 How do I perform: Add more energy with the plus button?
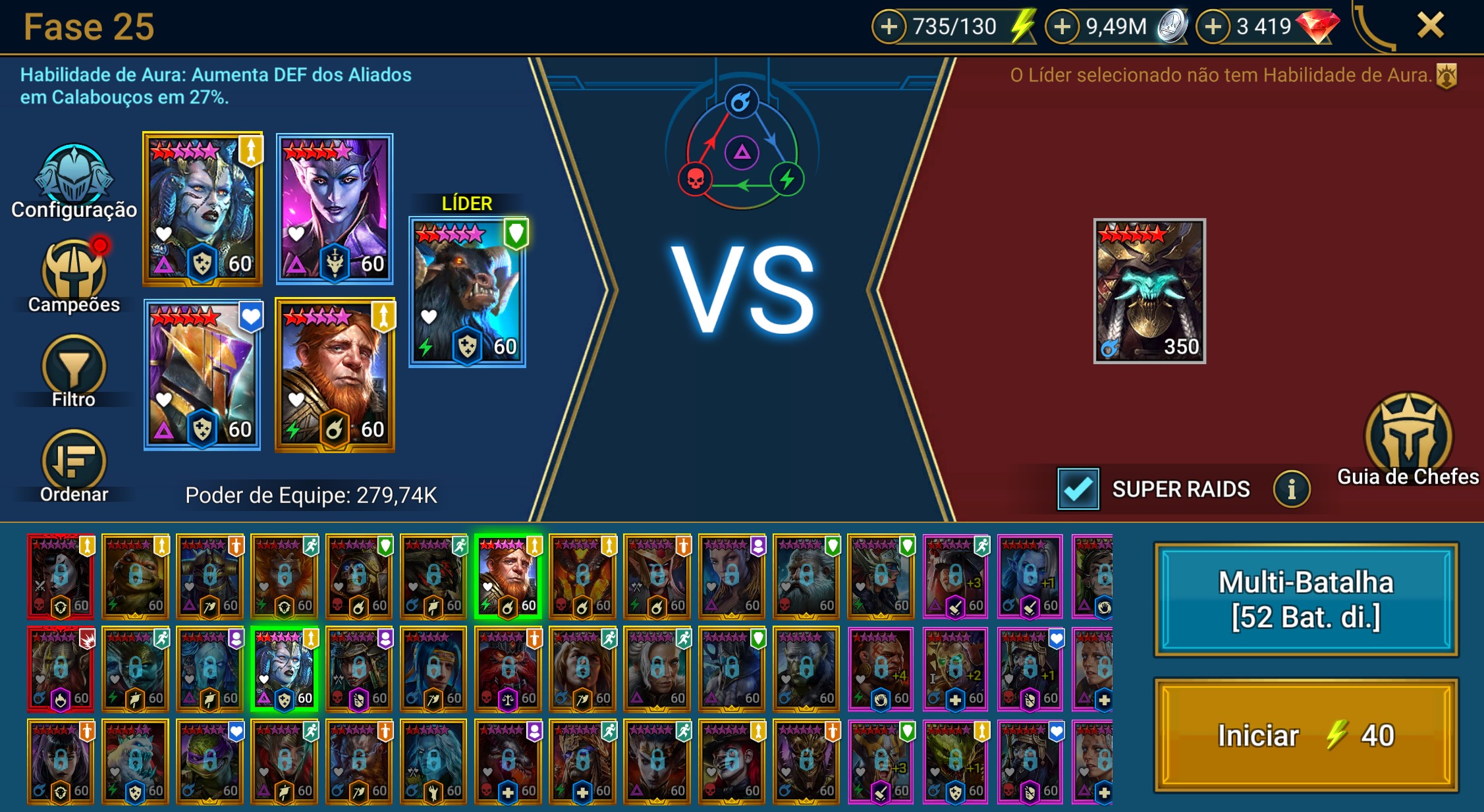click(889, 27)
